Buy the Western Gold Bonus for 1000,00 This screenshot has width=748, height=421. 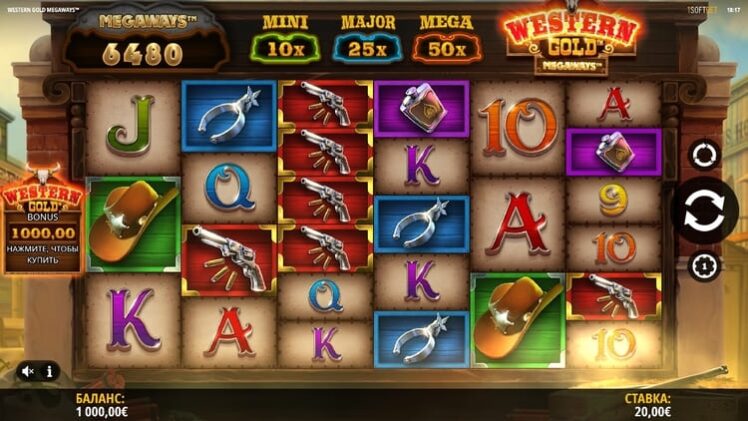tap(43, 223)
